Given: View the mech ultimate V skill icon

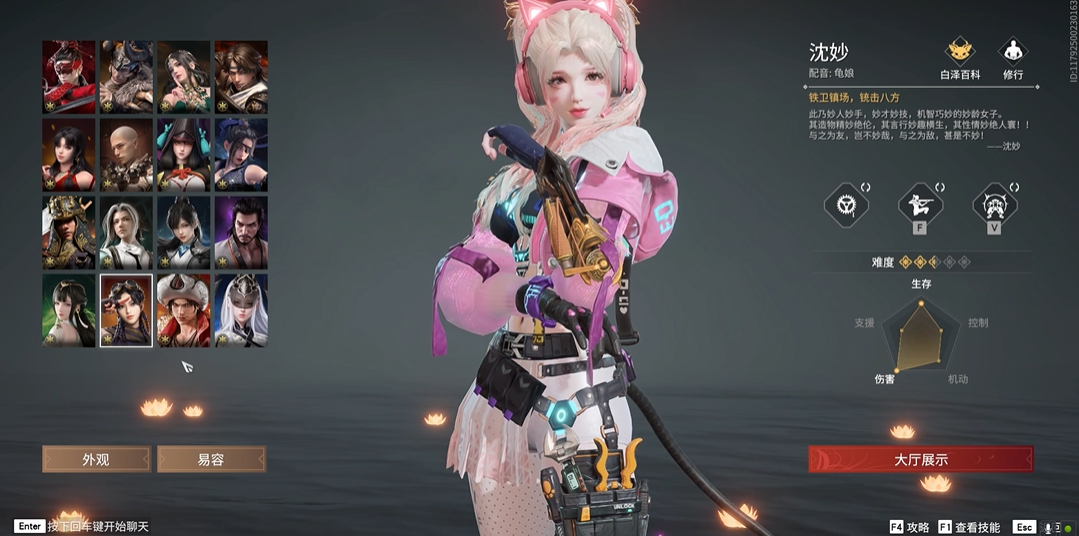Looking at the screenshot, I should (994, 205).
